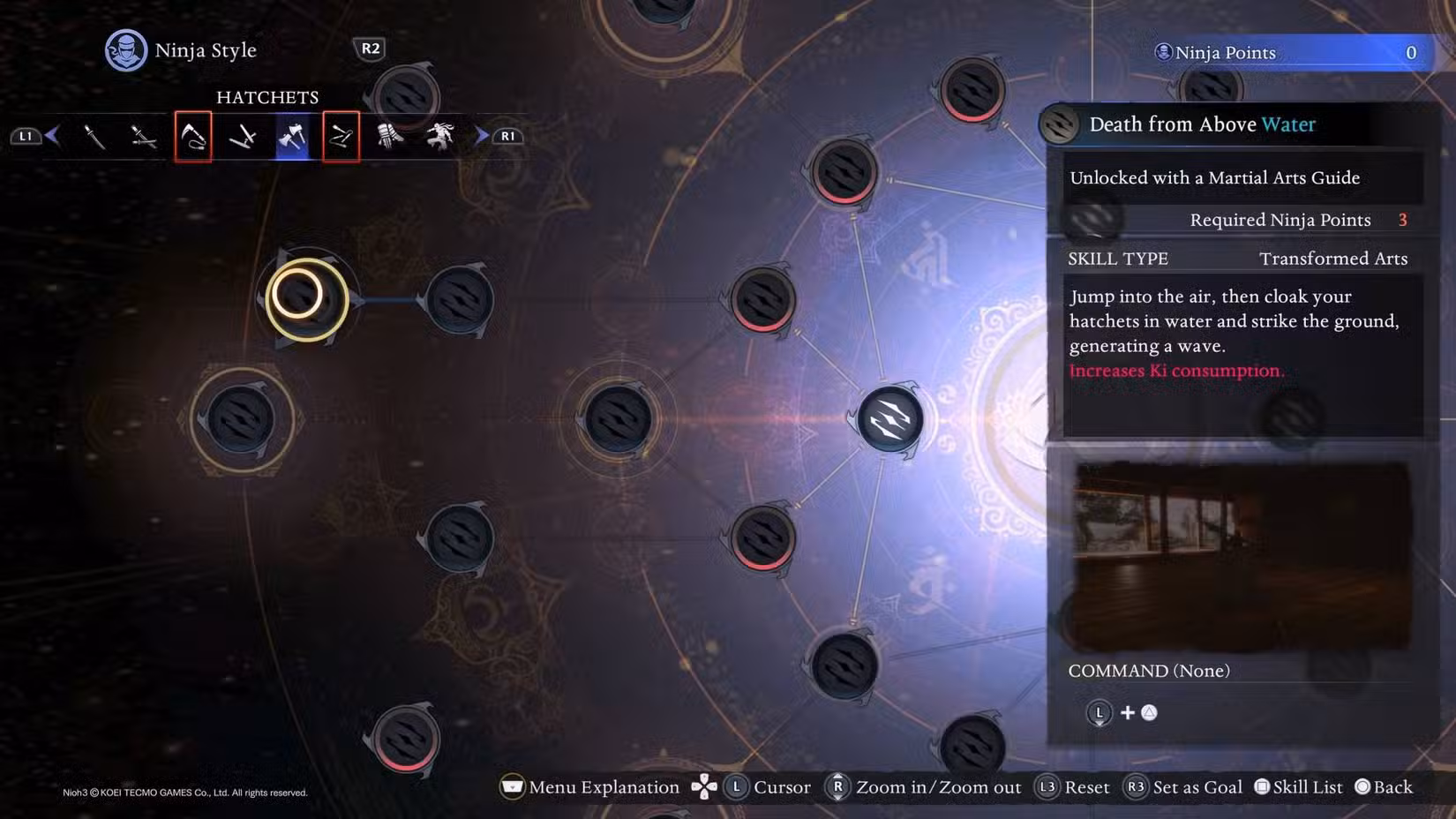Switch to the Hatchets skill category

click(291, 136)
